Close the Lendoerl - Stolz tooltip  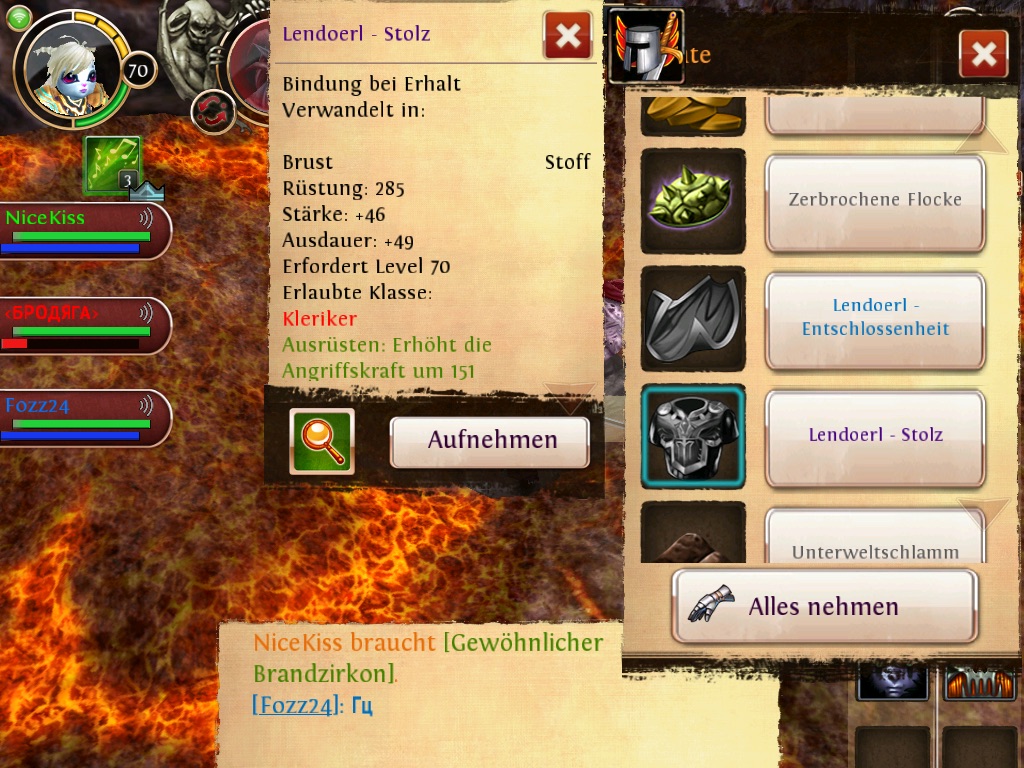pyautogui.click(x=567, y=36)
